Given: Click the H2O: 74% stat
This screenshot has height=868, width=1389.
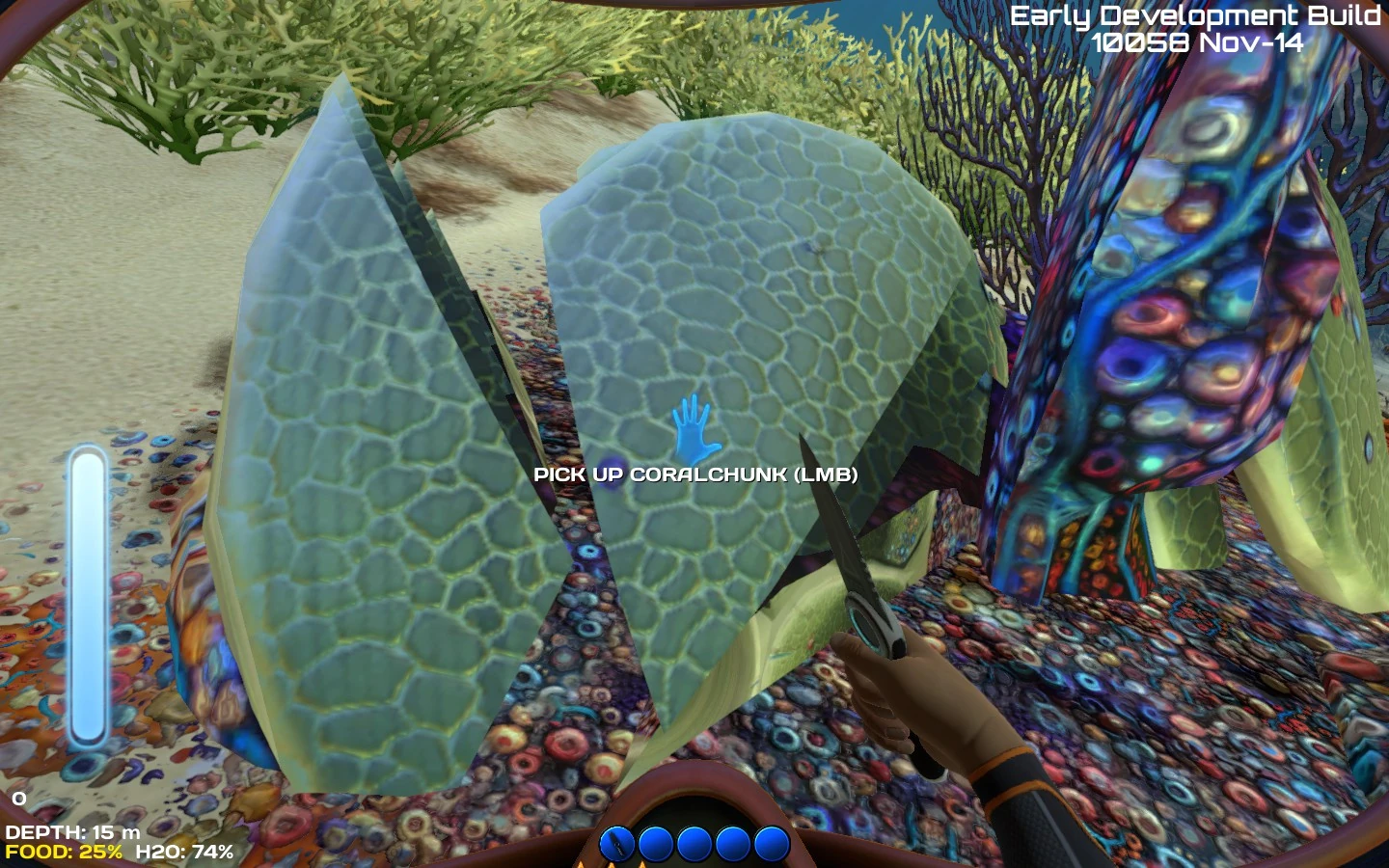Looking at the screenshot, I should click(x=183, y=852).
